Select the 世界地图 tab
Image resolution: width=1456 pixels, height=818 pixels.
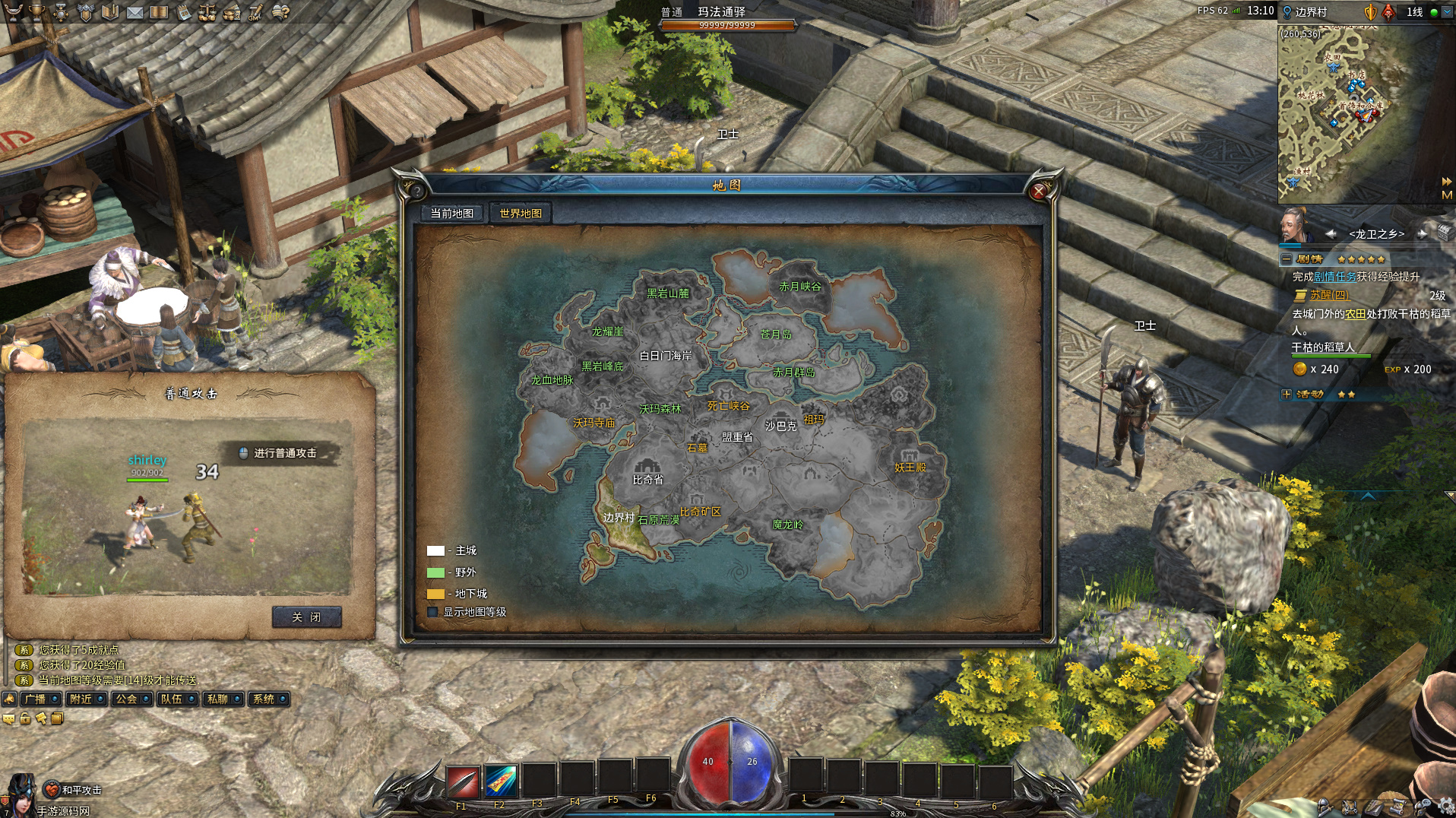[521, 214]
